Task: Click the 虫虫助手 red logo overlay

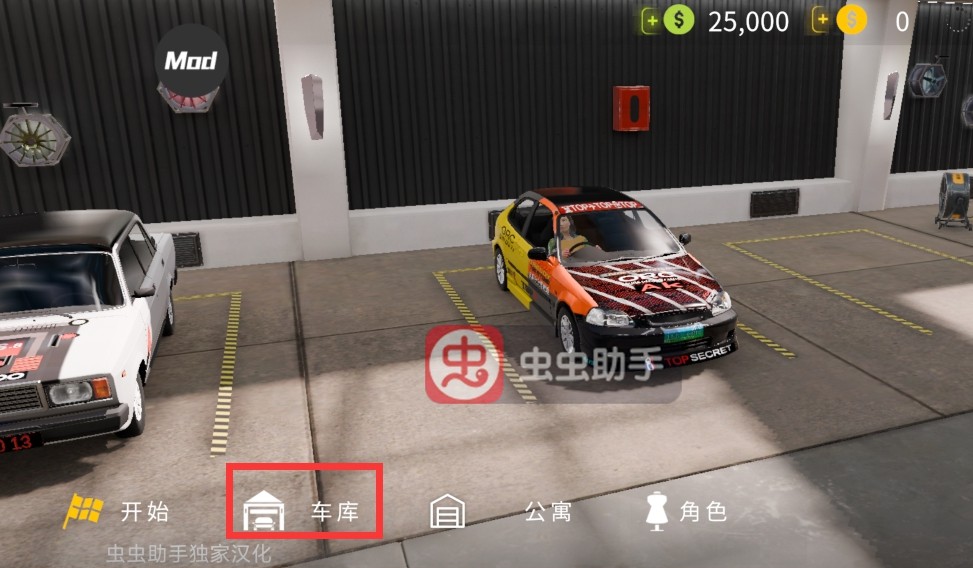Action: click(x=465, y=364)
